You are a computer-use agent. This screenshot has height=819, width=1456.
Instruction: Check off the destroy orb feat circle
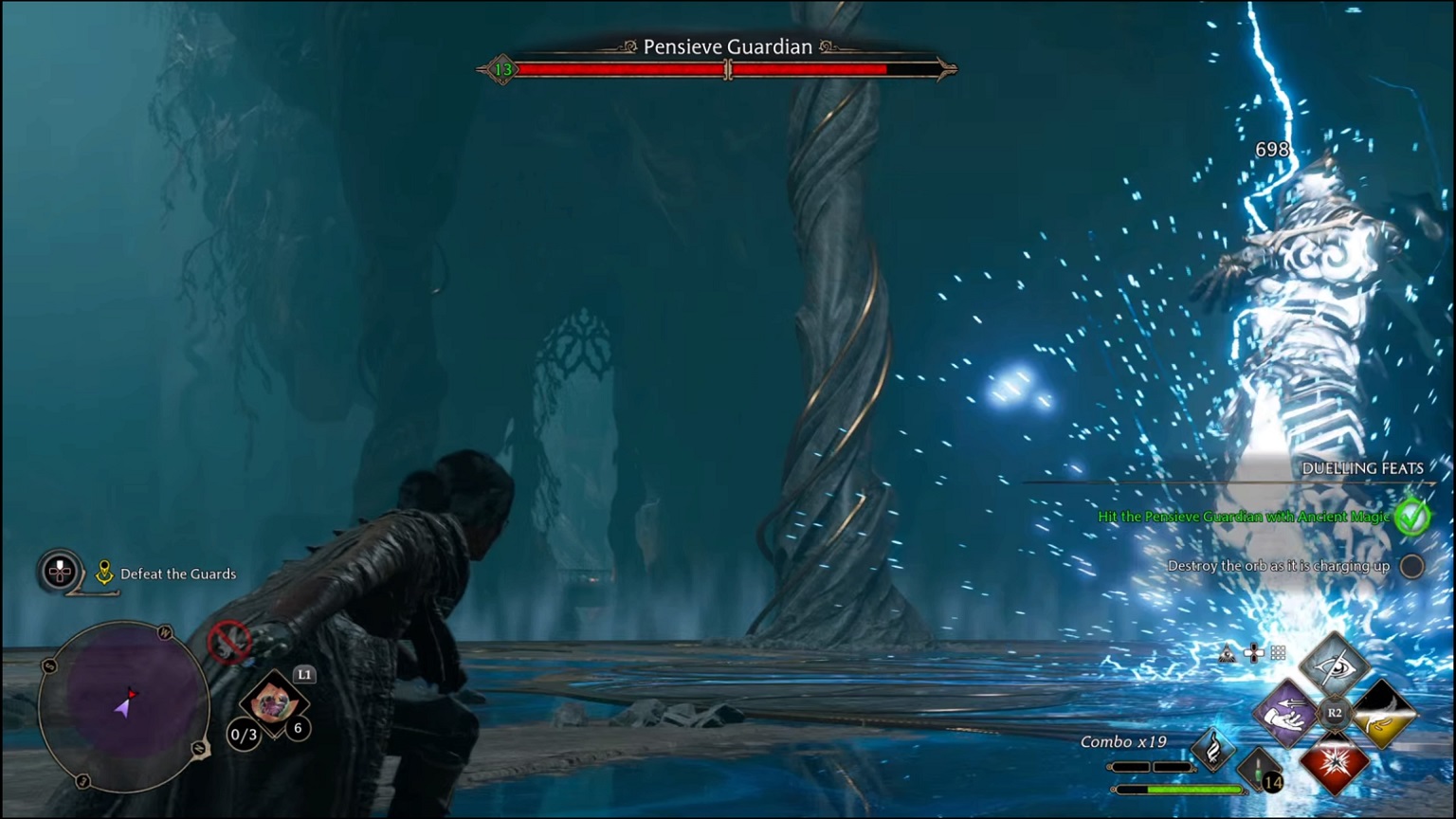1412,566
